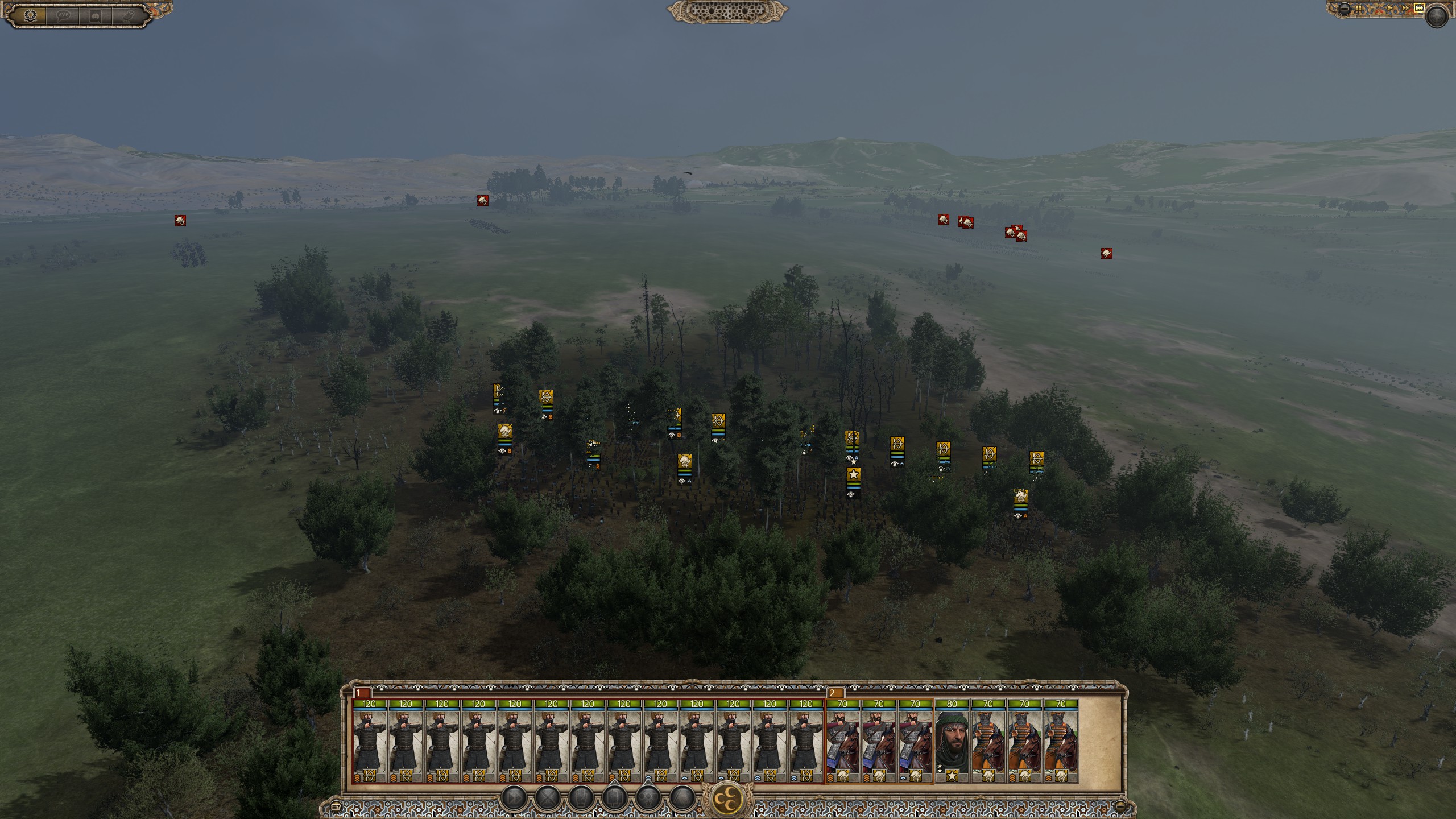Screen dimensions: 1456x819
Task: Select group 1 tab
Action: tap(362, 693)
